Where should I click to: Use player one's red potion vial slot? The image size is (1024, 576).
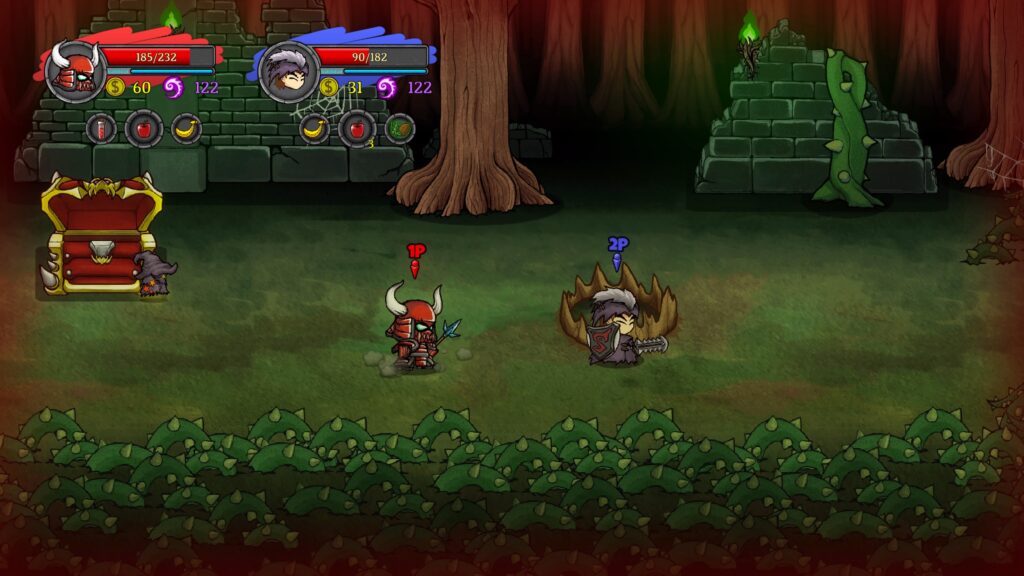(101, 128)
